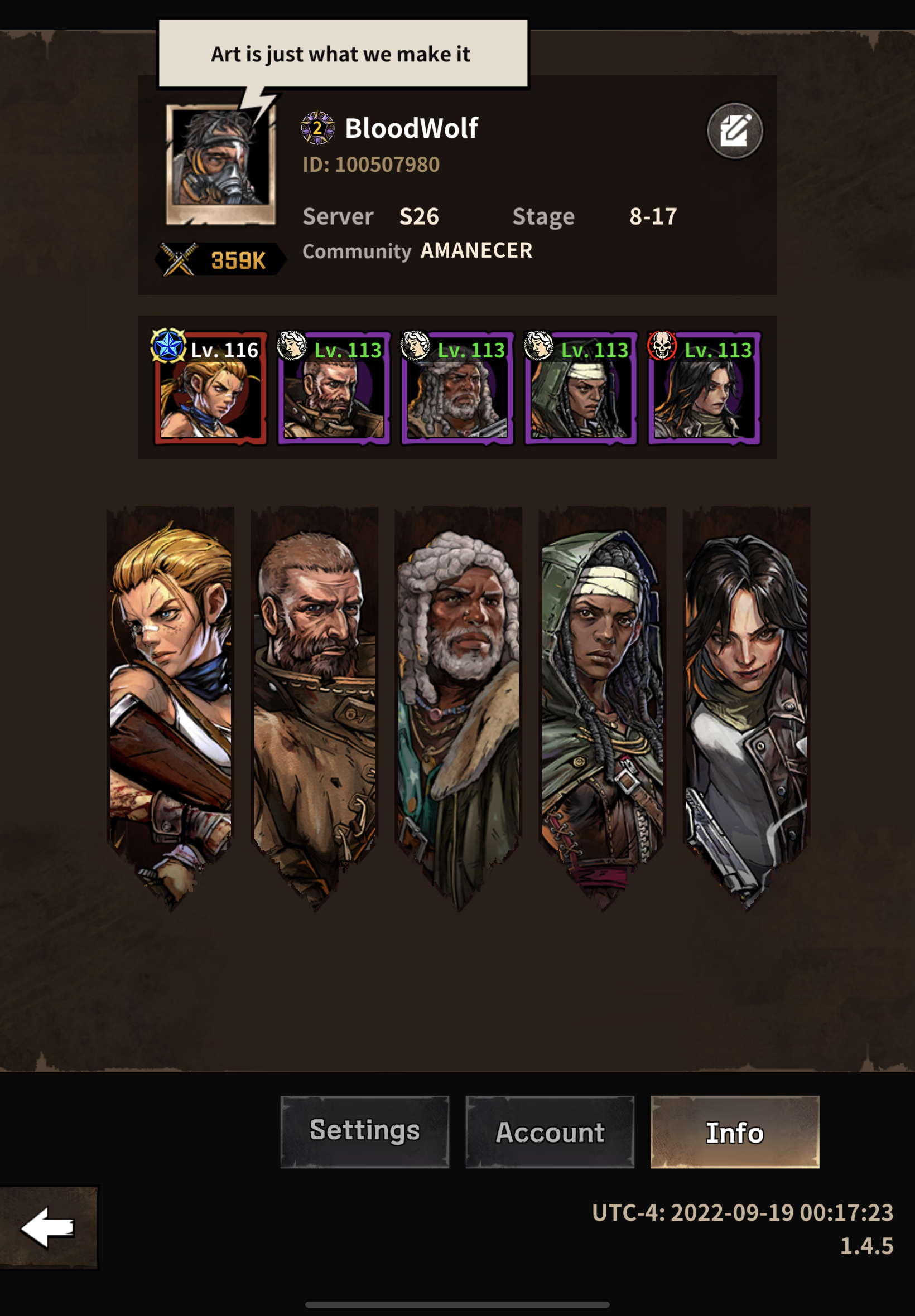The width and height of the screenshot is (915, 1316).
Task: Select the Info tab
Action: coord(734,1131)
